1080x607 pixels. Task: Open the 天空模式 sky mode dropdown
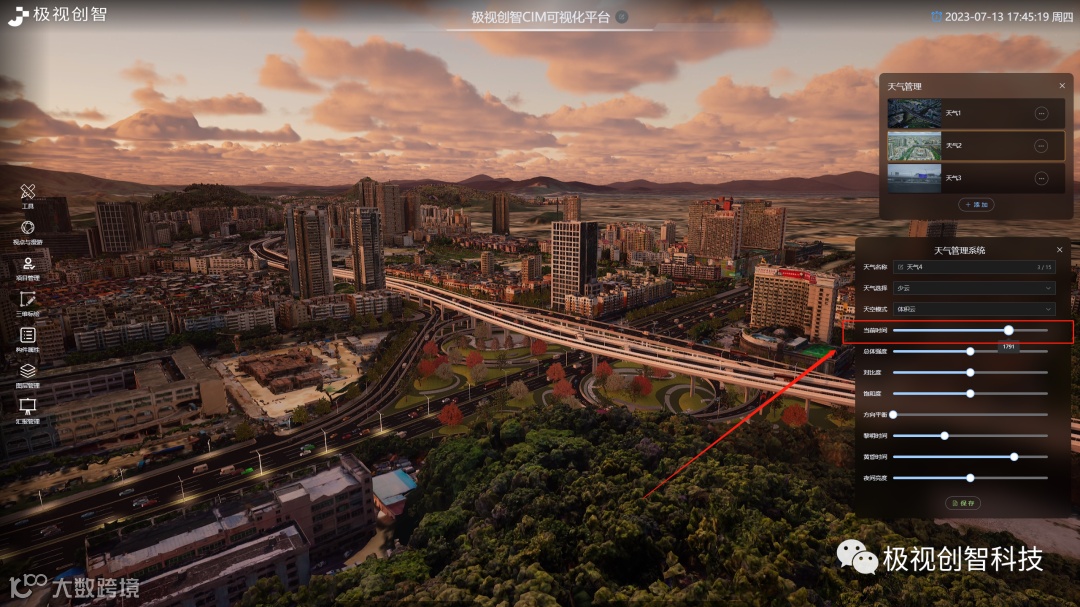(974, 309)
